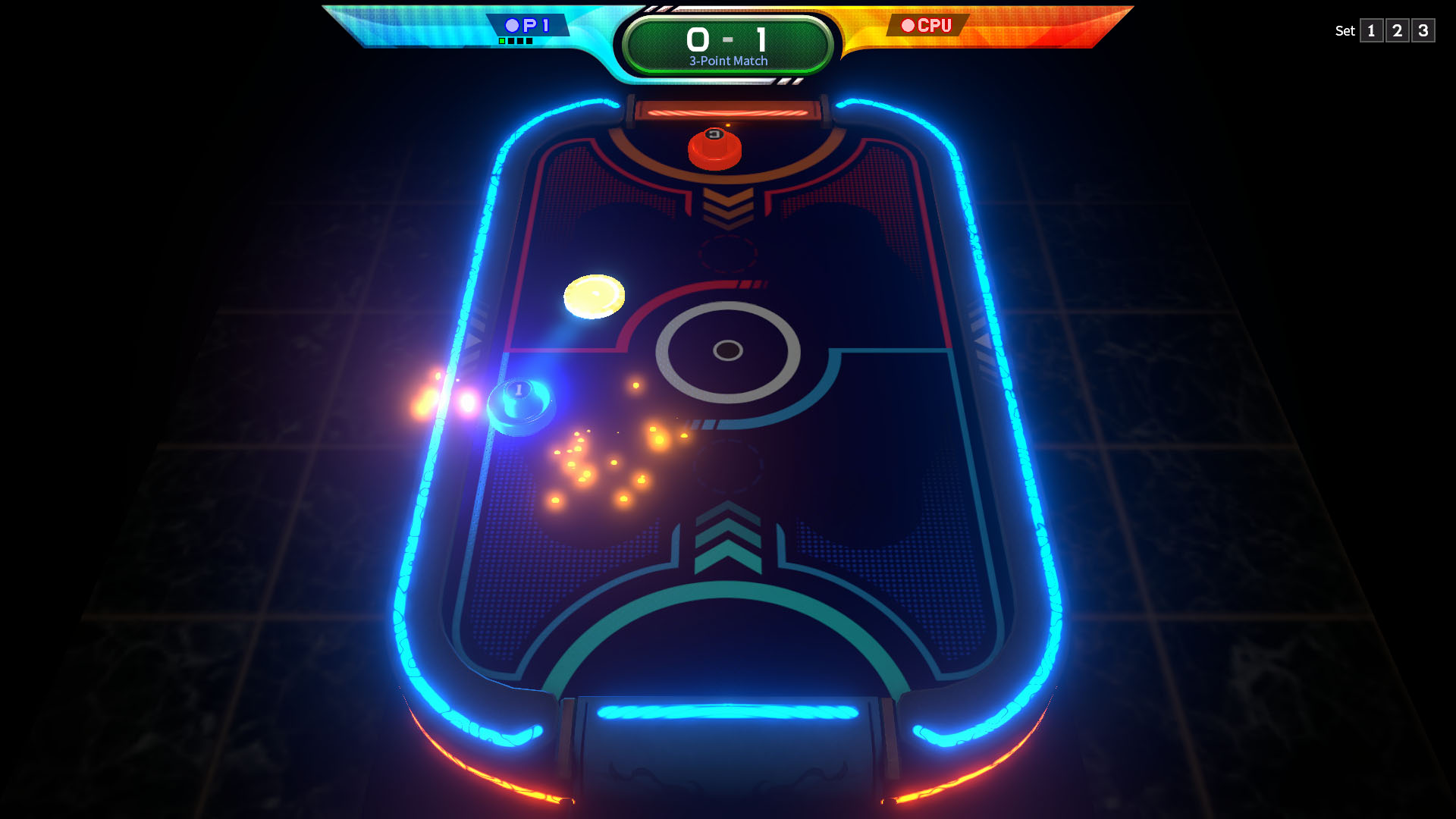Screen dimensions: 1456x819
Task: Expand the Set 2 indicator
Action: click(1398, 31)
